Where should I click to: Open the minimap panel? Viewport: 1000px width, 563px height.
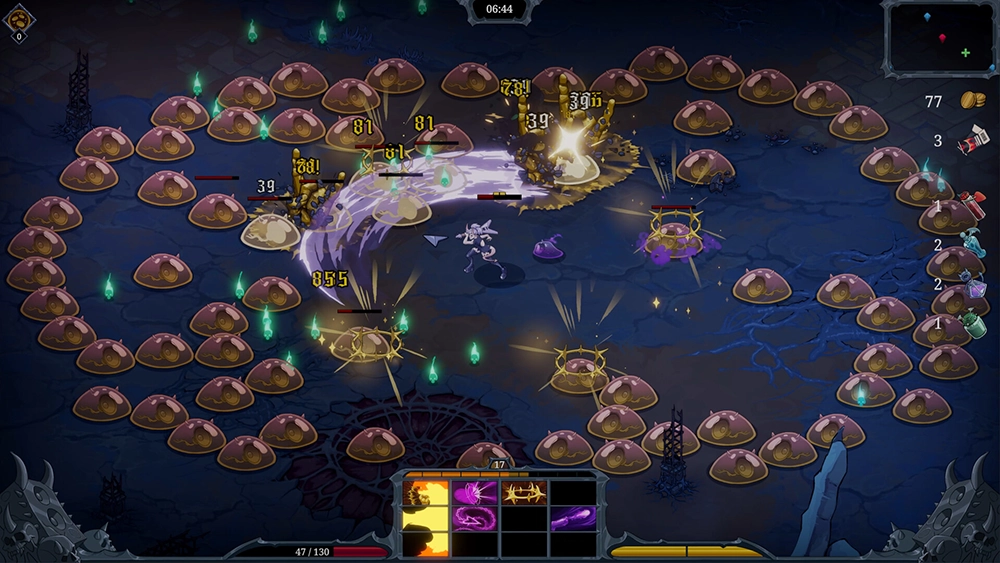click(939, 38)
